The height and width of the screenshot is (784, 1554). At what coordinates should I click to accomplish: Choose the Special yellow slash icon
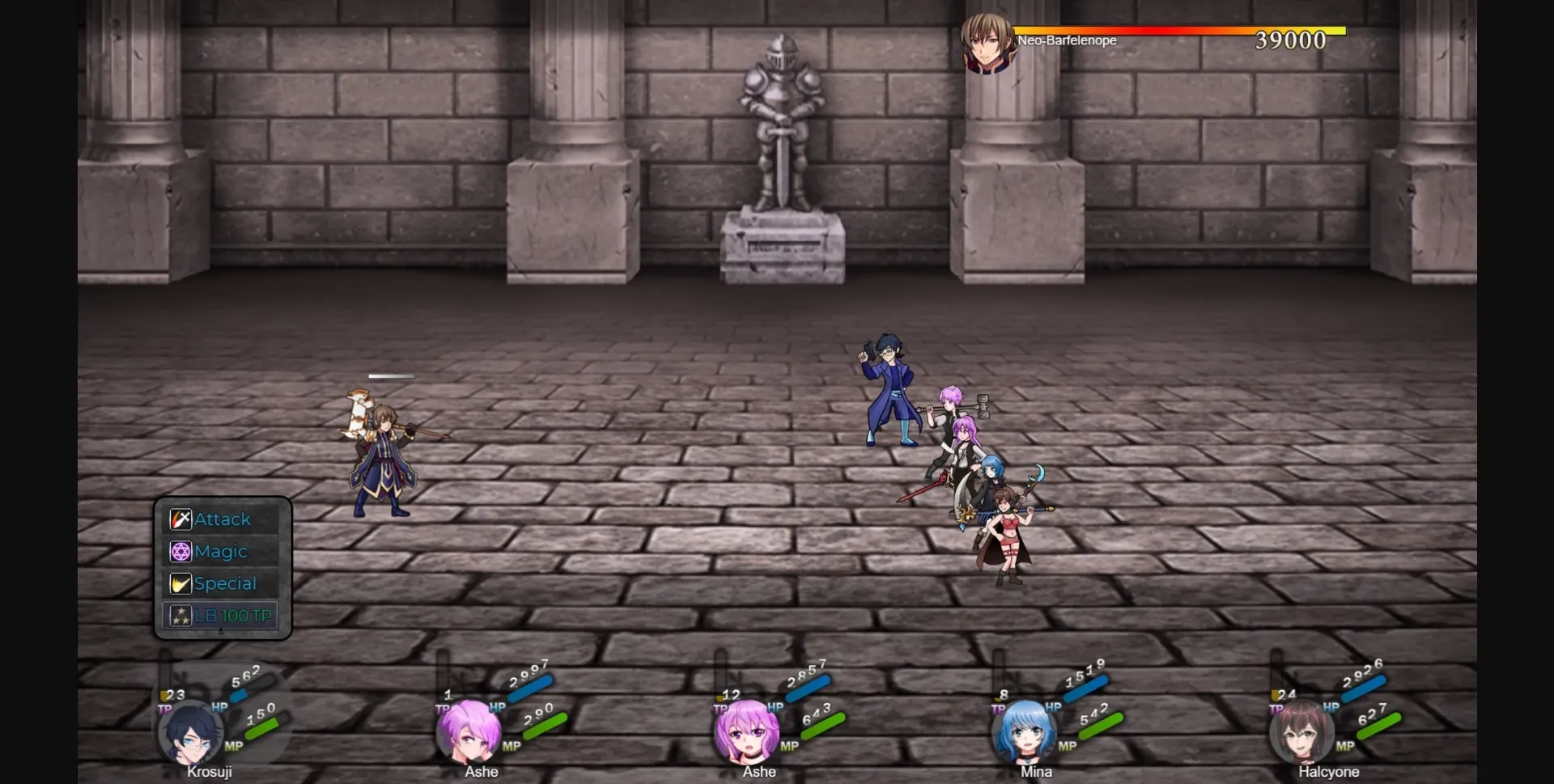181,583
